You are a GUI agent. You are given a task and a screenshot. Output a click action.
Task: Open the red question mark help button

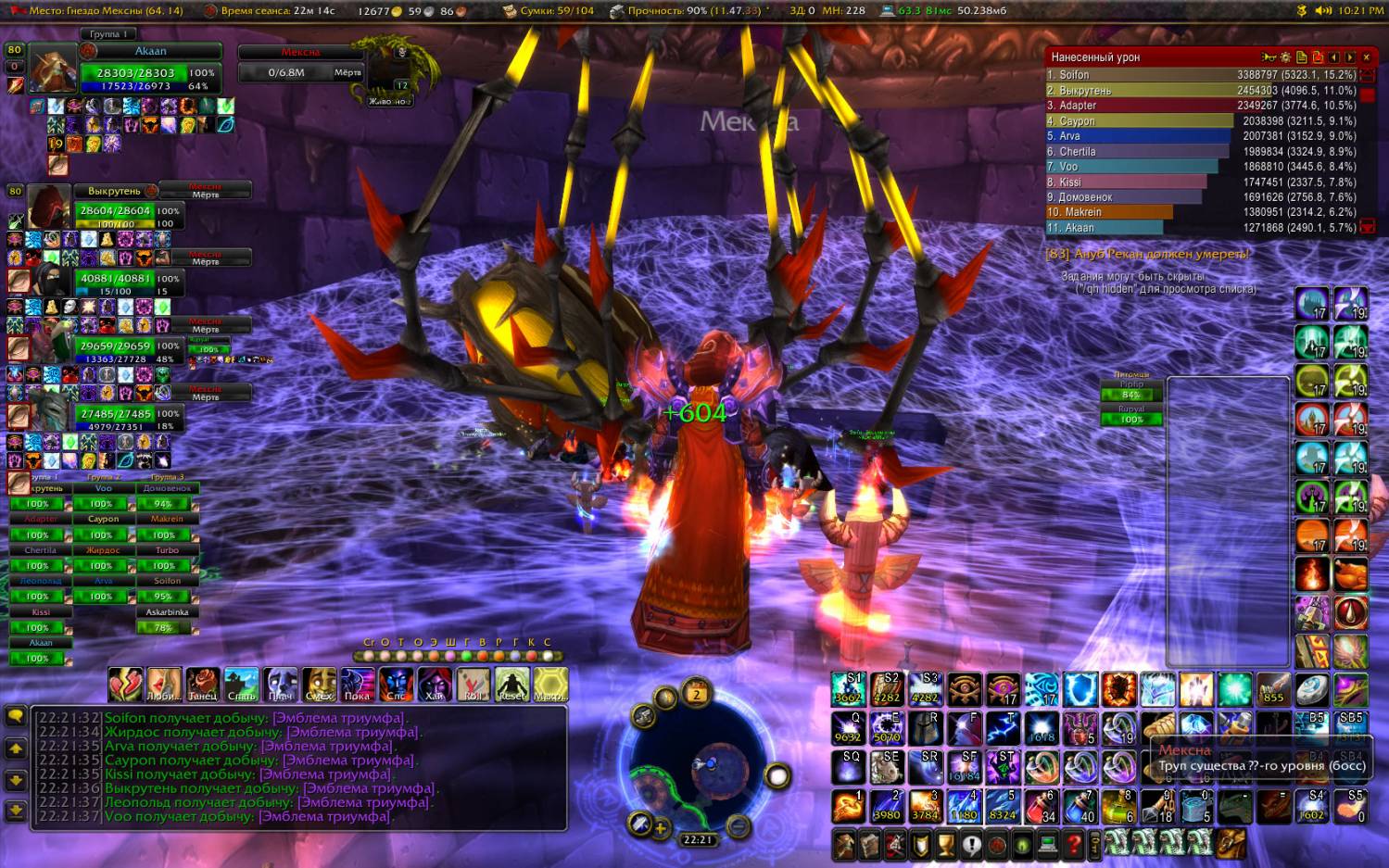1072,845
